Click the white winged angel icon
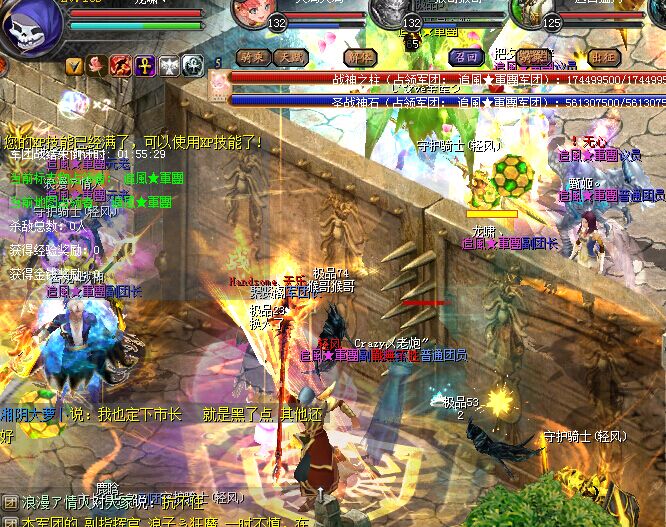The height and width of the screenshot is (527, 666). [x=168, y=66]
